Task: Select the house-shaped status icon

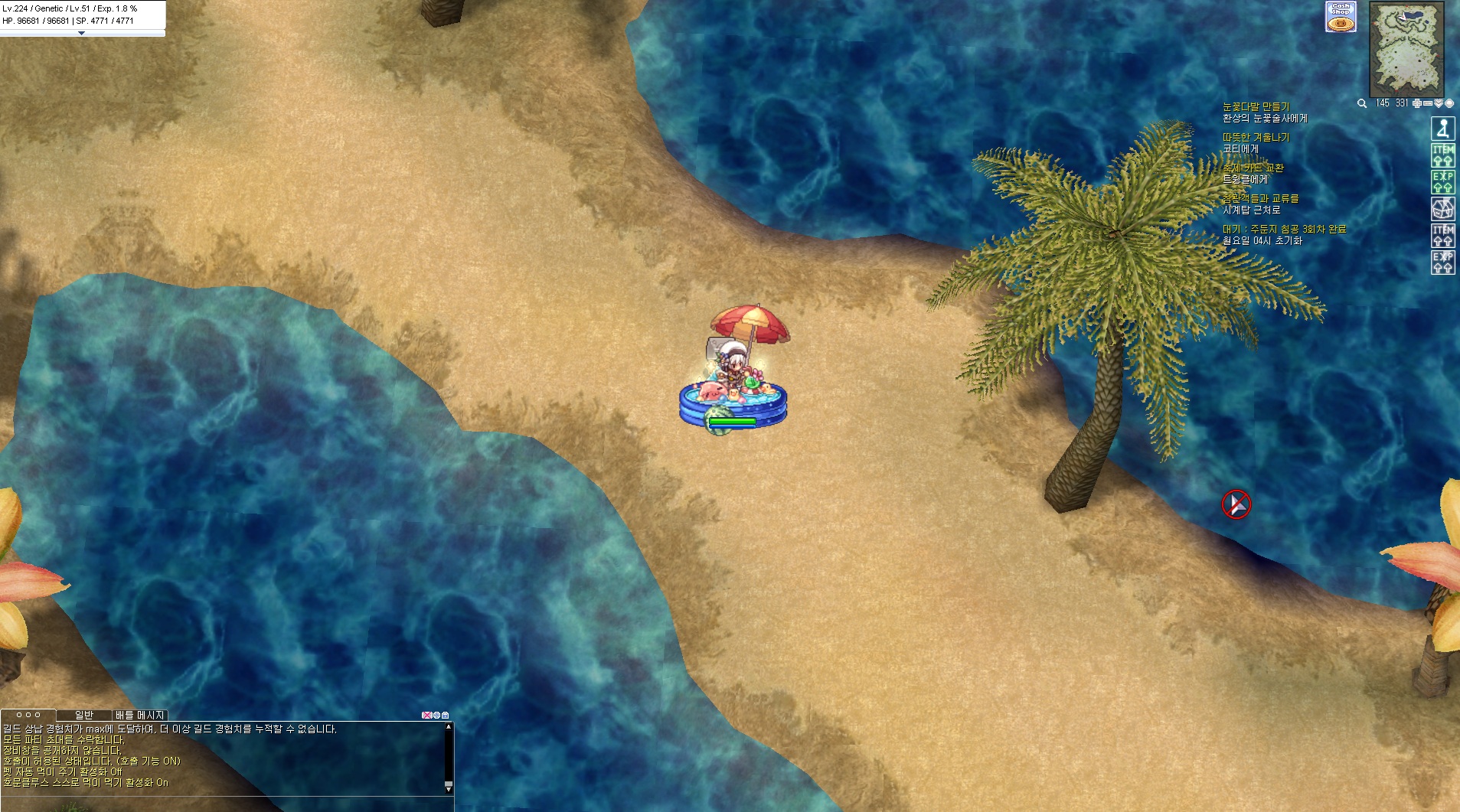Action: [1443, 208]
